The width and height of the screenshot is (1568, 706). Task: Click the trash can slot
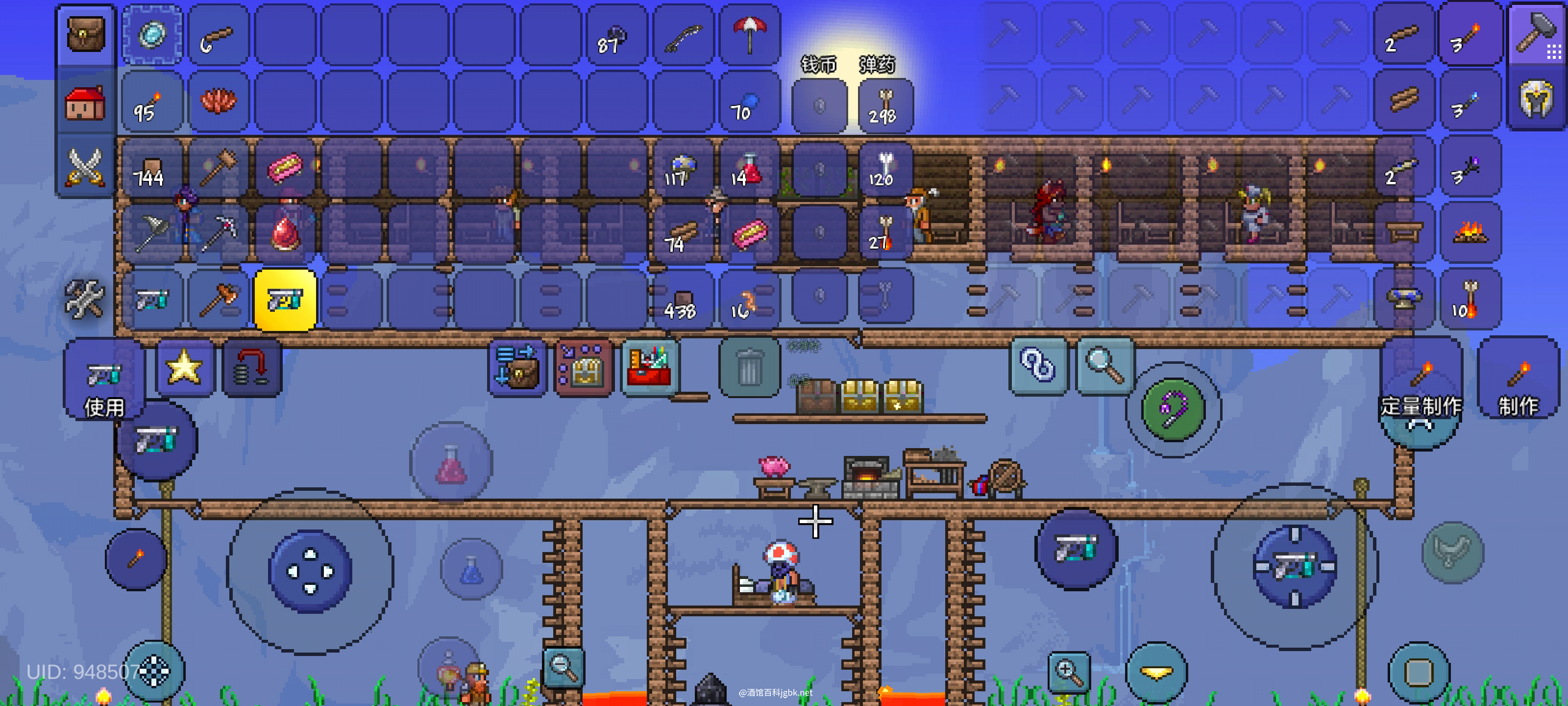749,367
